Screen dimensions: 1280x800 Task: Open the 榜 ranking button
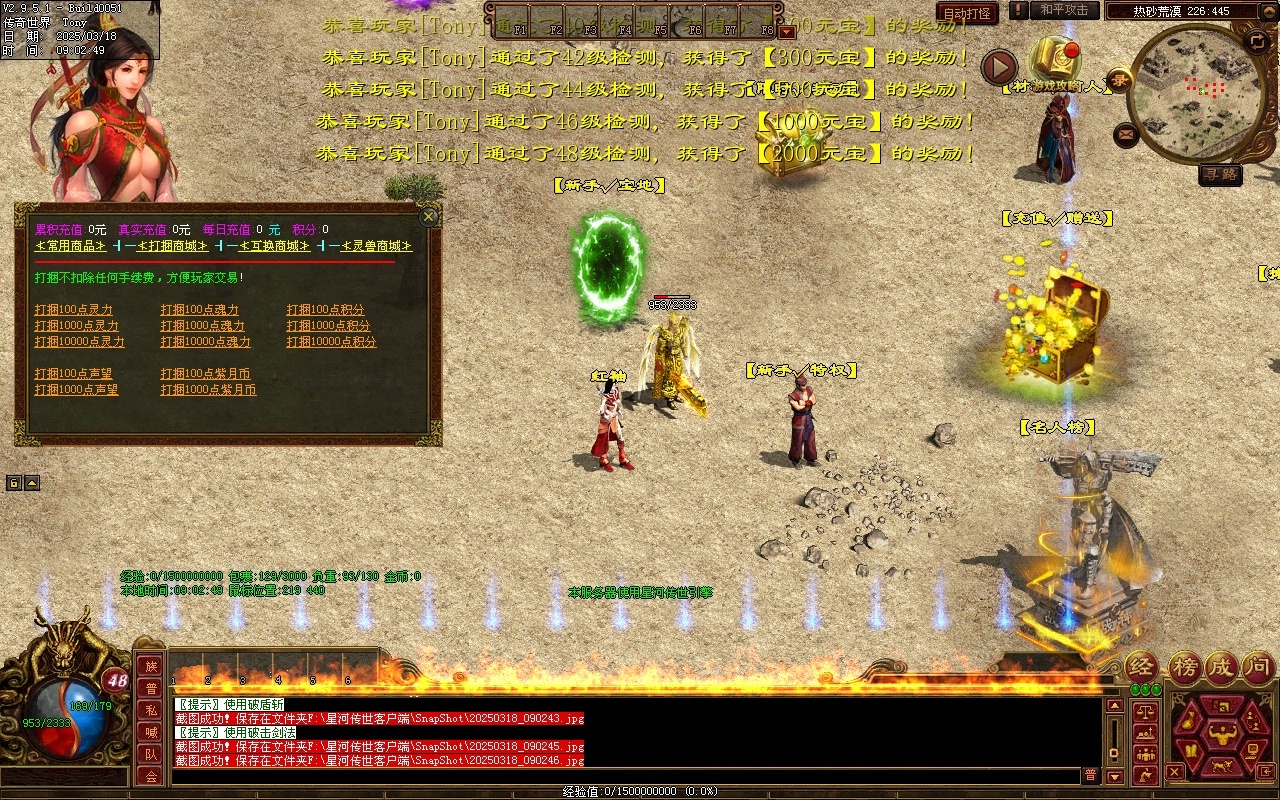(1182, 667)
